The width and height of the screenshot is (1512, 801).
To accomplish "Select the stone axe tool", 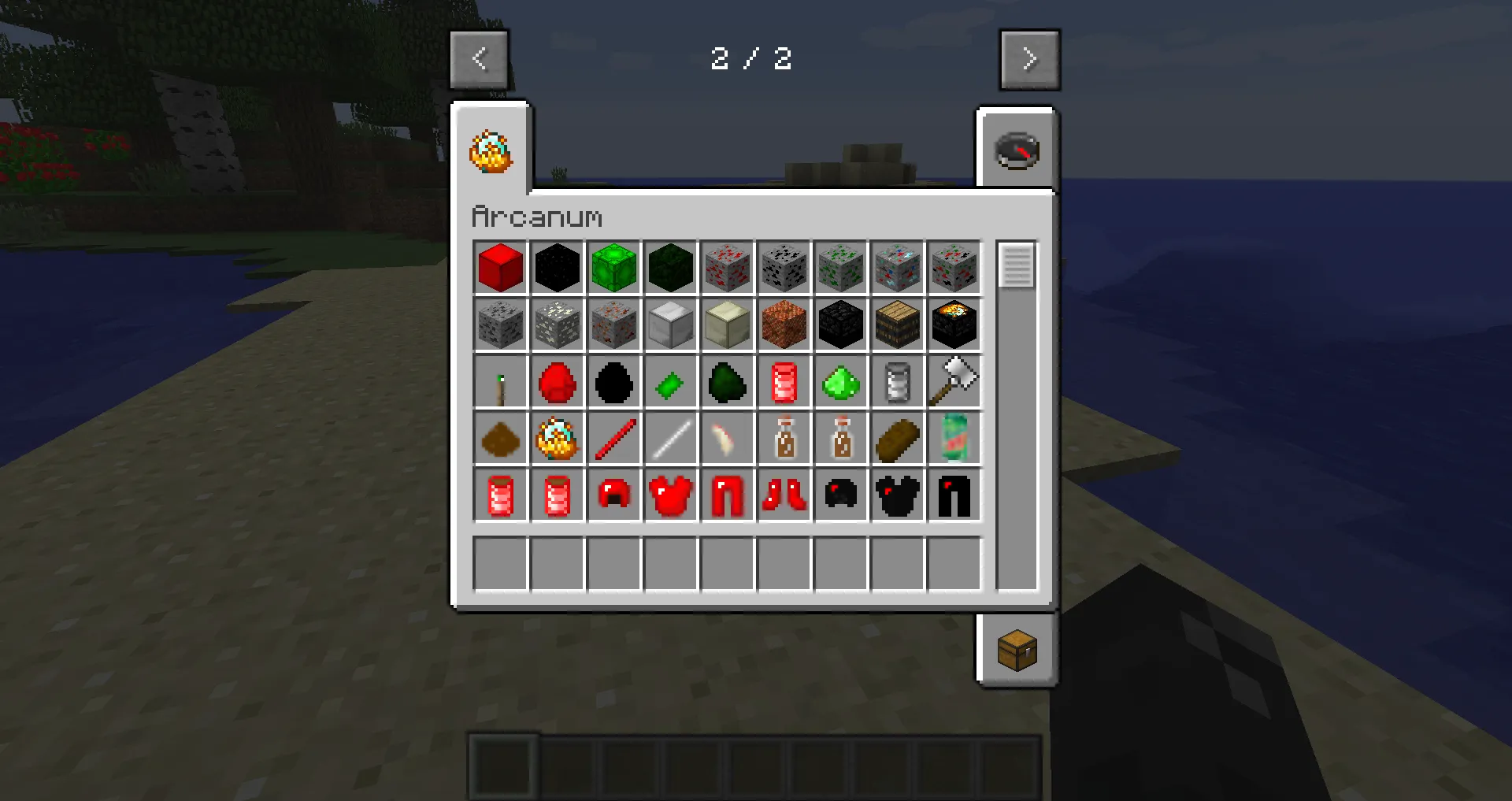I will coord(954,381).
